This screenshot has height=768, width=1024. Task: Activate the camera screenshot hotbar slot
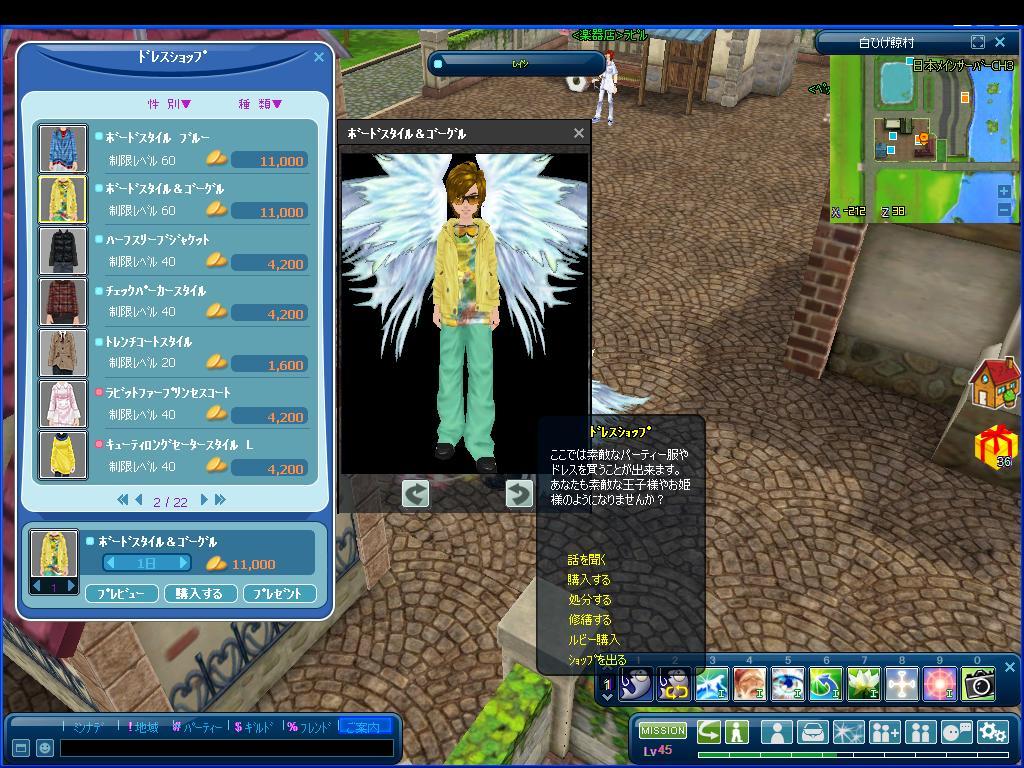tap(978, 684)
